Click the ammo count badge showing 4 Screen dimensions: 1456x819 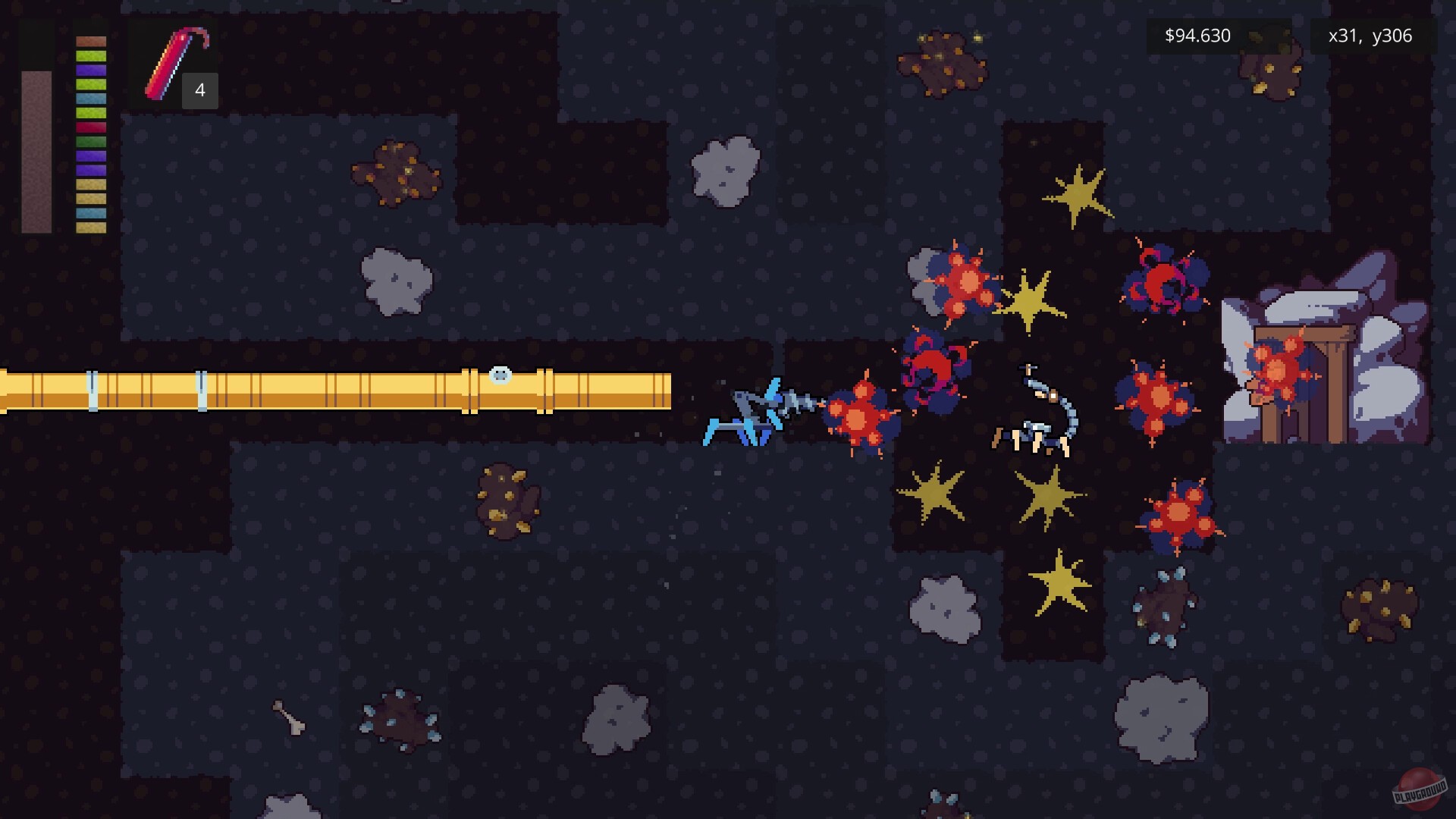[199, 91]
